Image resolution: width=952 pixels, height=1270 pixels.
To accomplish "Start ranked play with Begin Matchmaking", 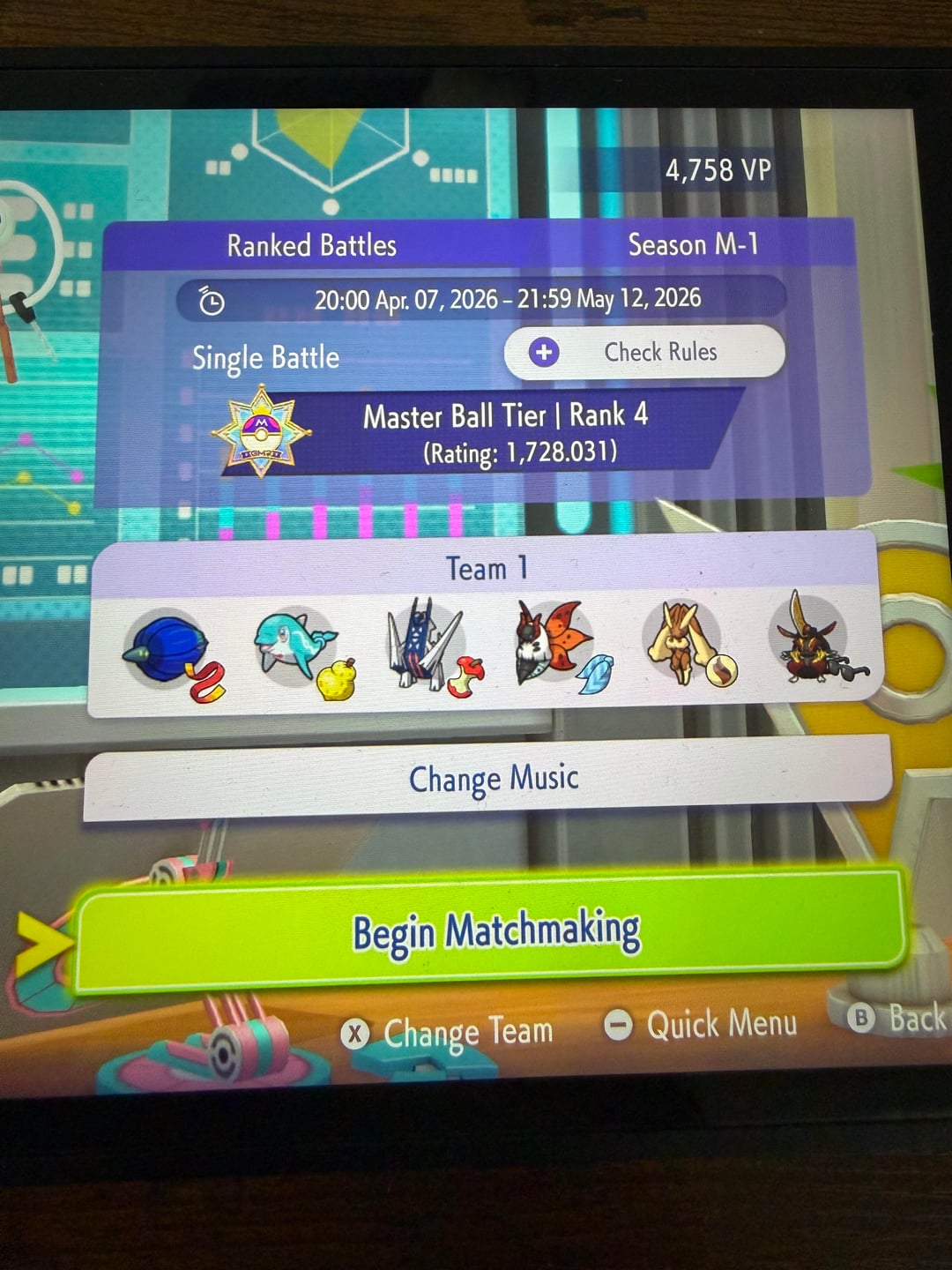I will tap(494, 932).
